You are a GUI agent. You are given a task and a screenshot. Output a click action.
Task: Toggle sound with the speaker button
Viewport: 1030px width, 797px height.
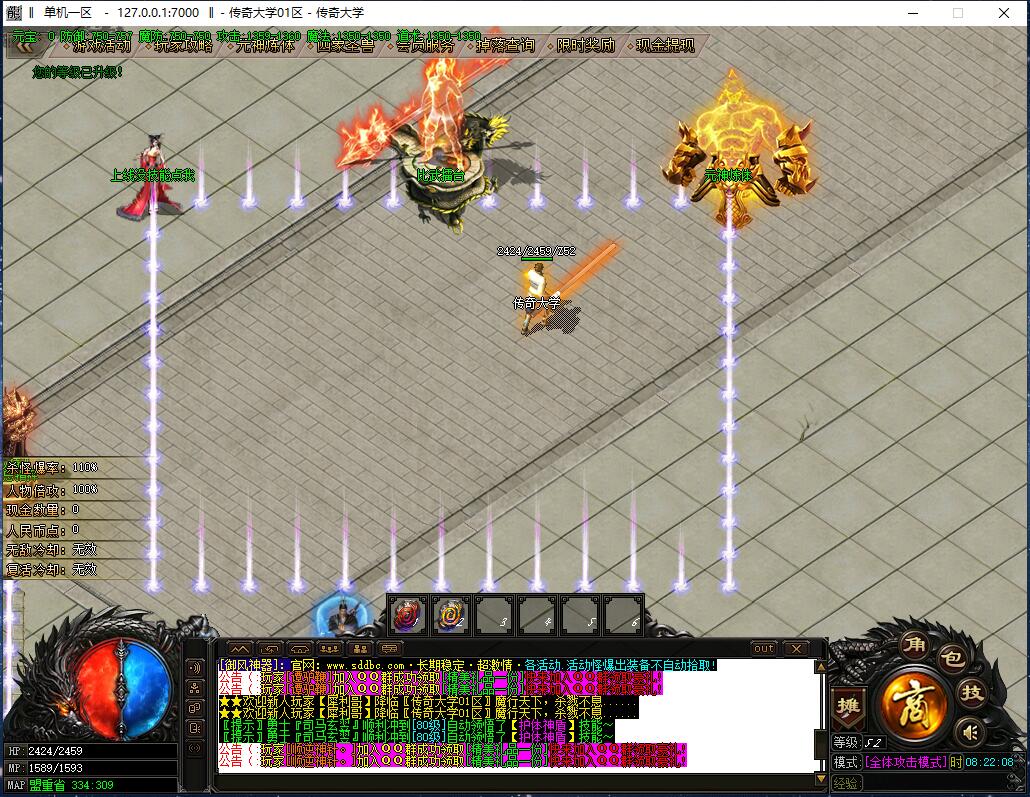click(968, 733)
